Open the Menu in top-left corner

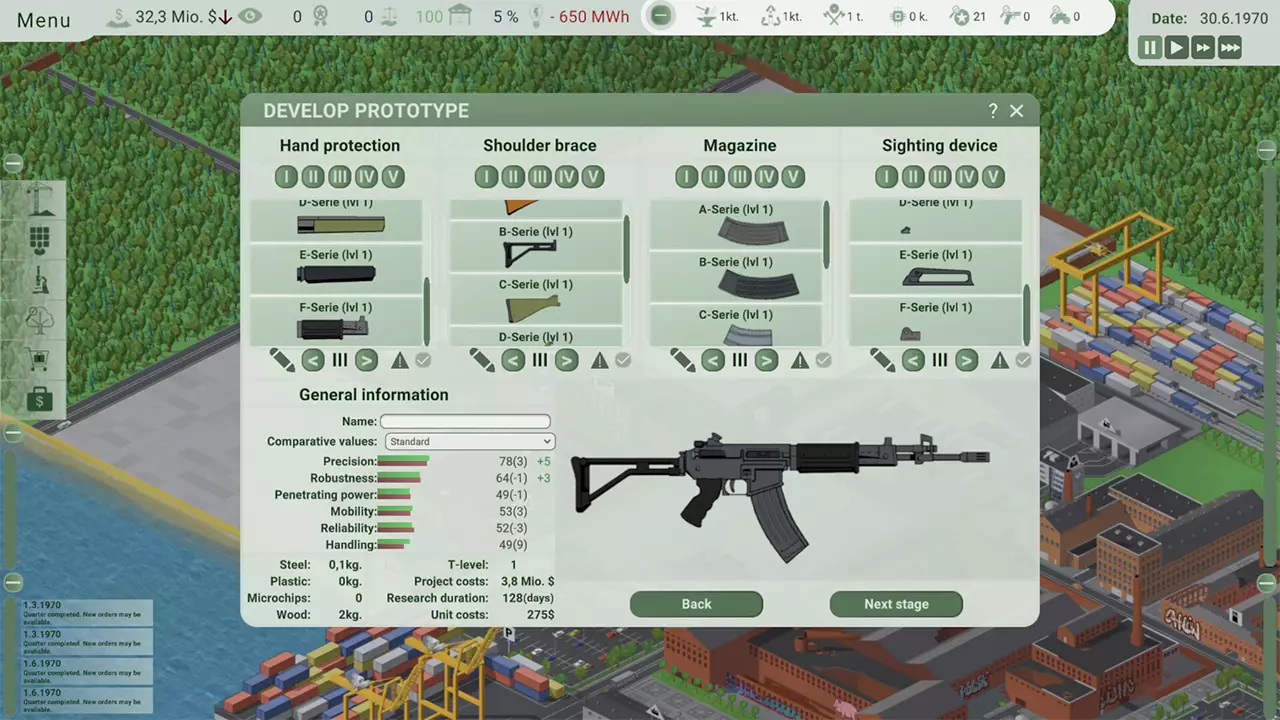coord(43,19)
